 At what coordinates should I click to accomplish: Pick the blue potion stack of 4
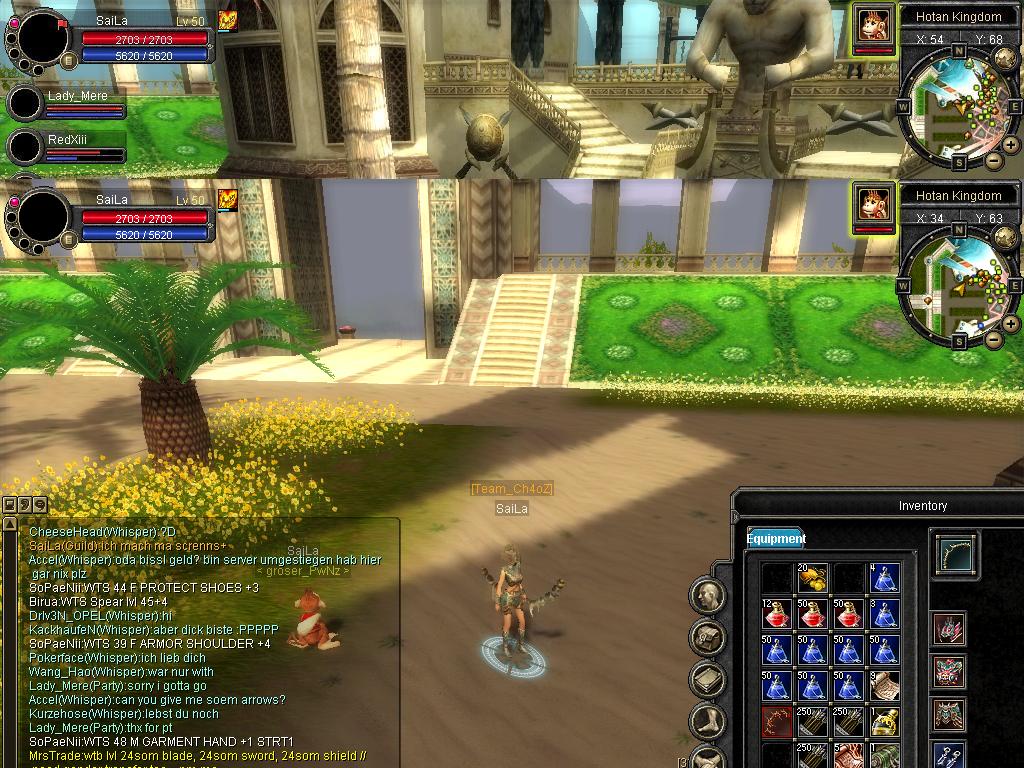click(x=884, y=579)
